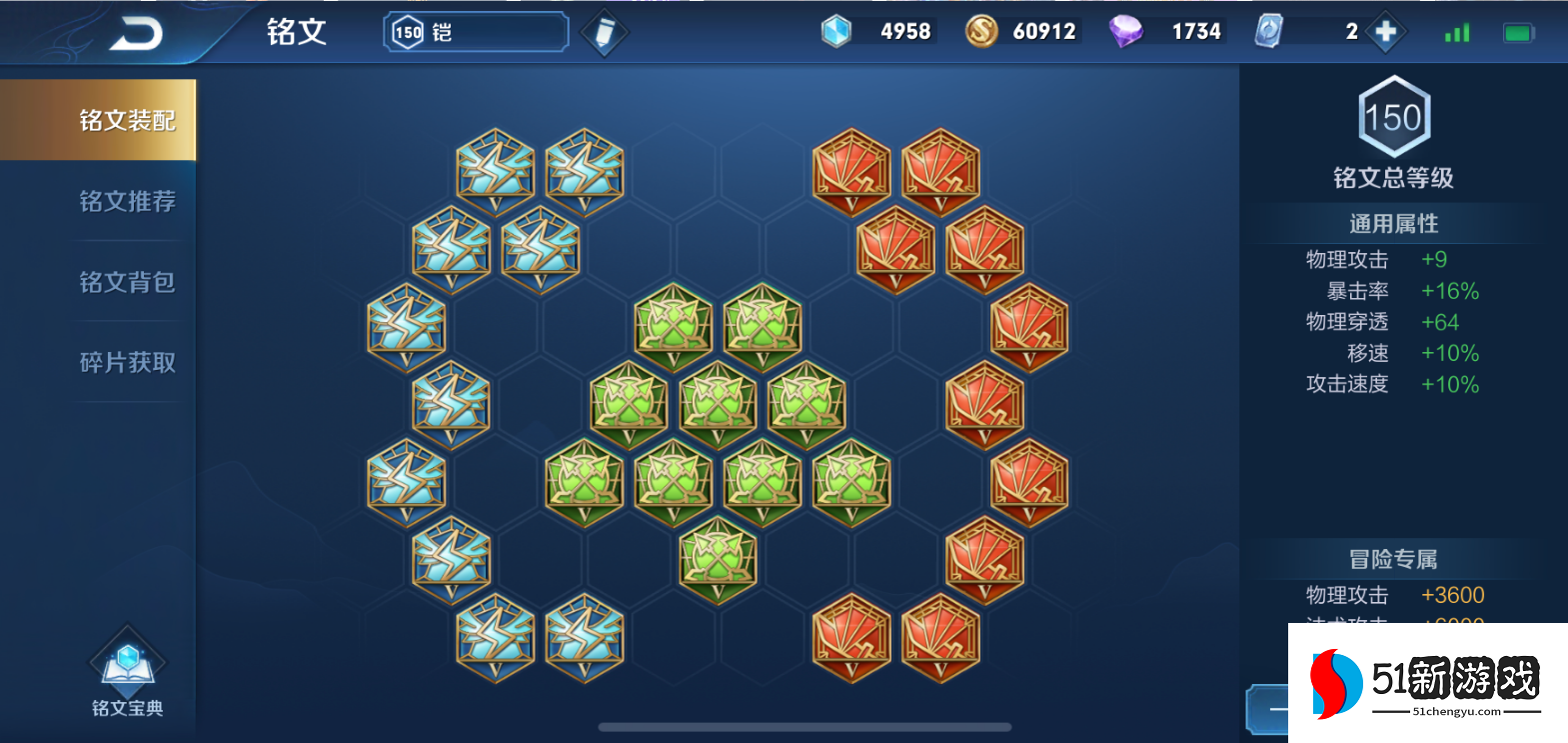Open the rune page selector labeled 铠

[x=476, y=32]
